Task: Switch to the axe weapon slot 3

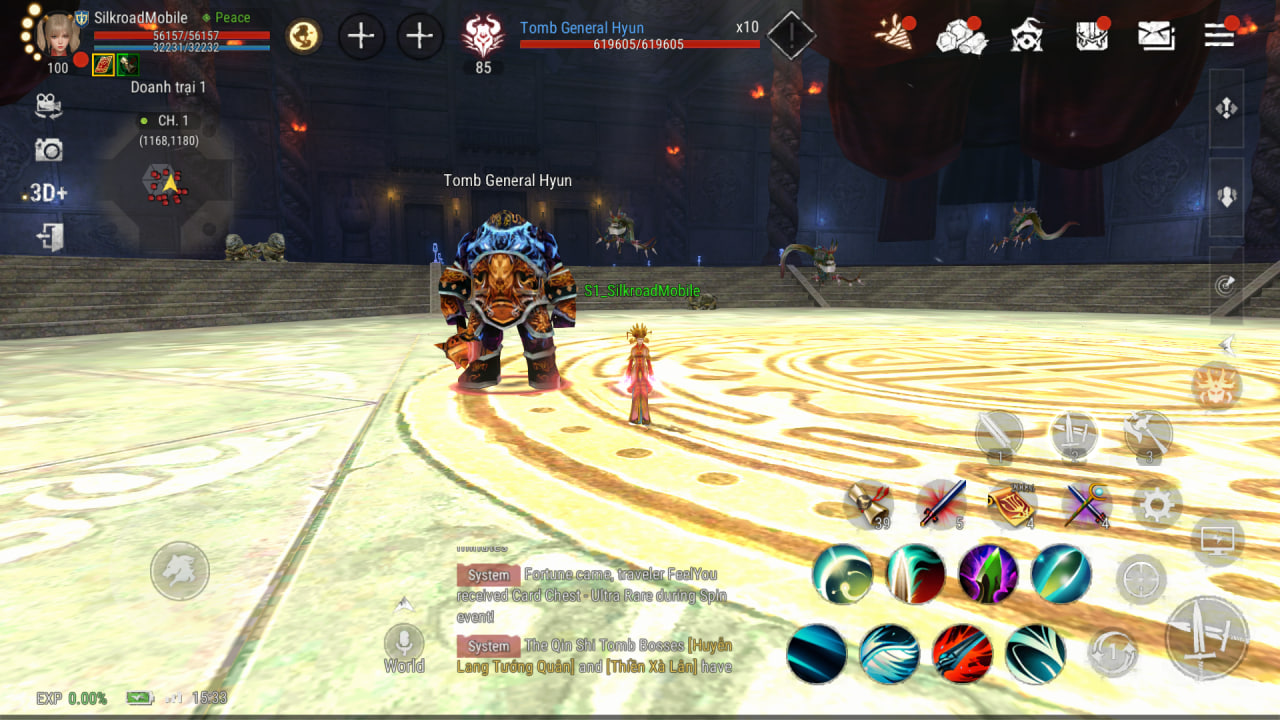Action: pyautogui.click(x=1148, y=434)
